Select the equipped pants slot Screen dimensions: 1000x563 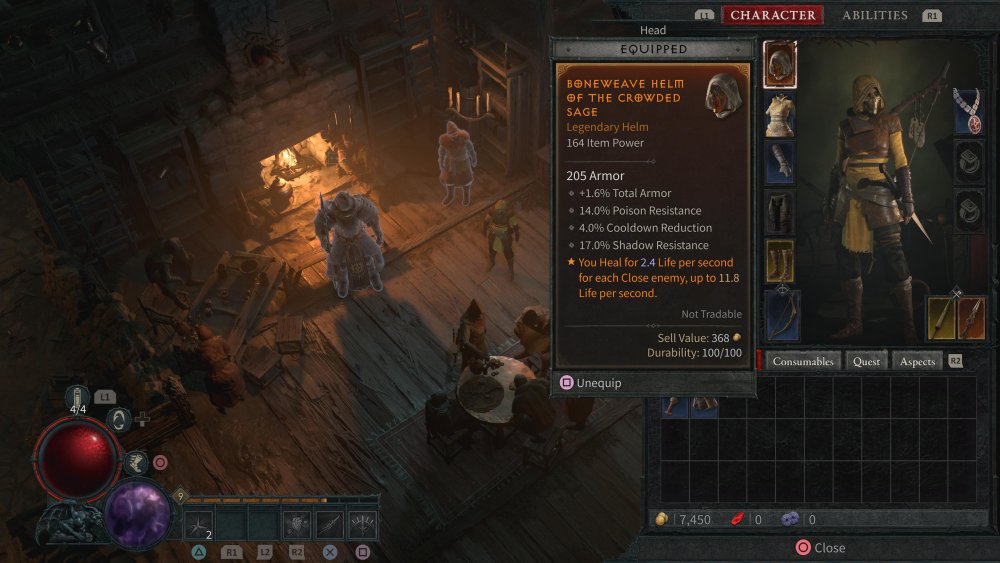(780, 211)
